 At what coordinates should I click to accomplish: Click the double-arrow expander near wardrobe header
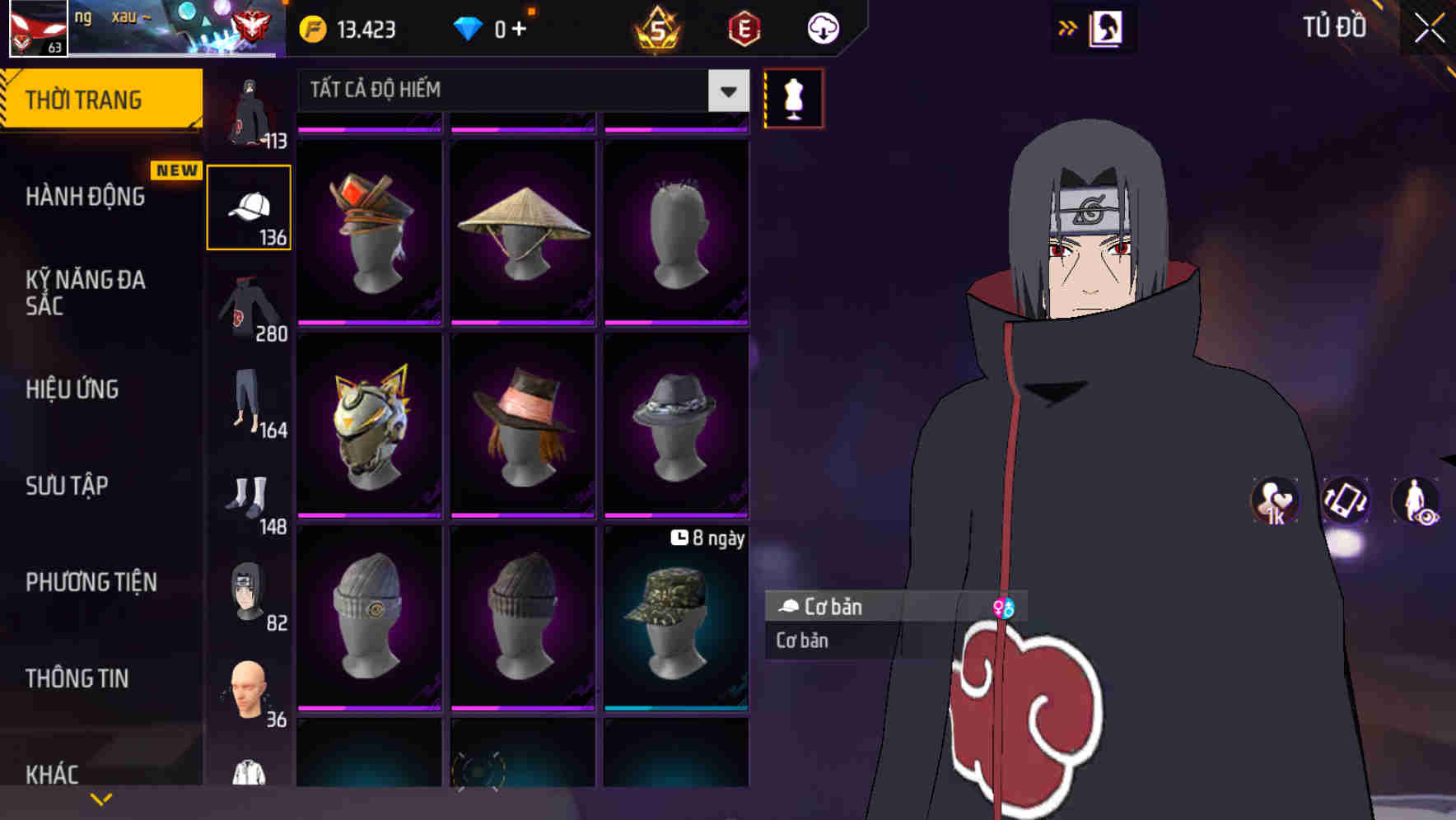(x=1068, y=27)
